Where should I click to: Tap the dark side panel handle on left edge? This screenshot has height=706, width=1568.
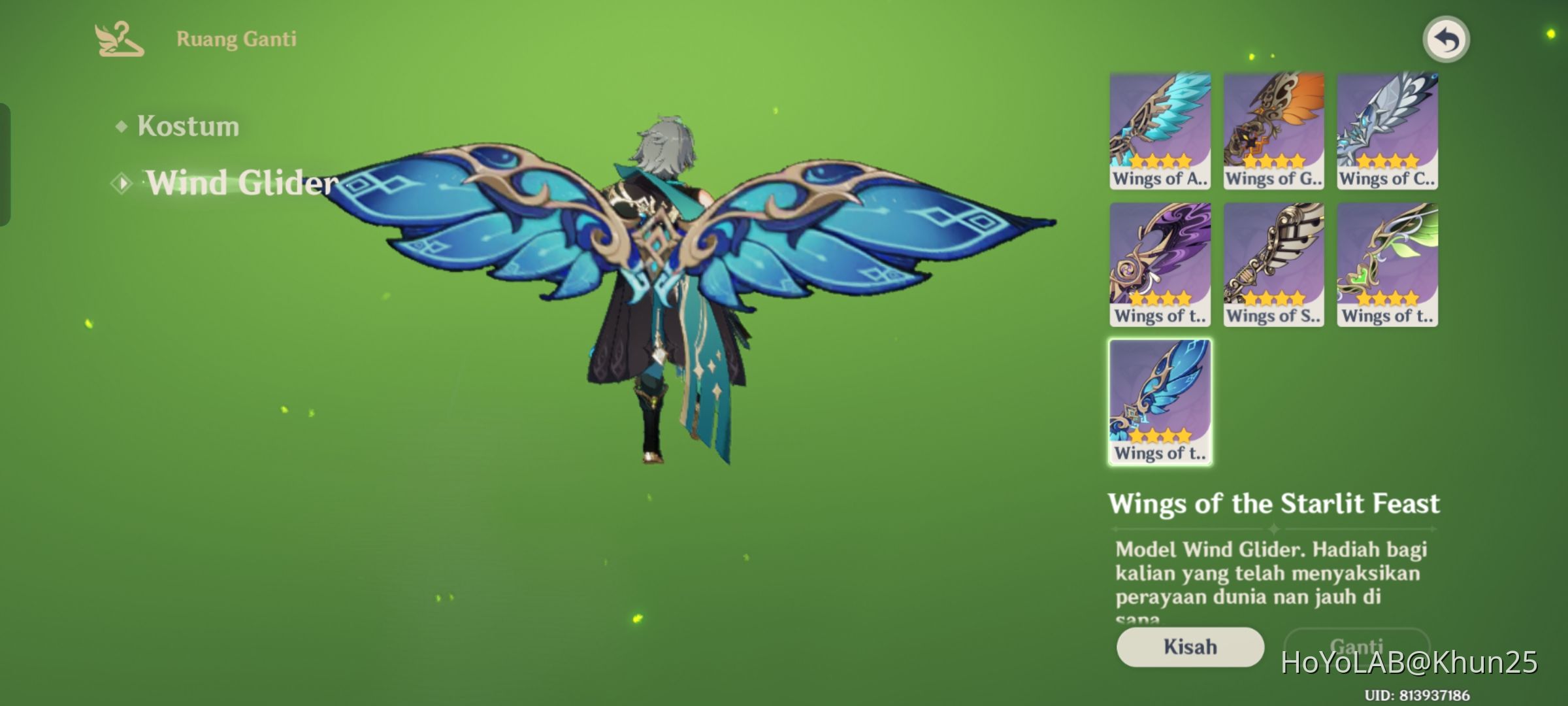(x=5, y=163)
